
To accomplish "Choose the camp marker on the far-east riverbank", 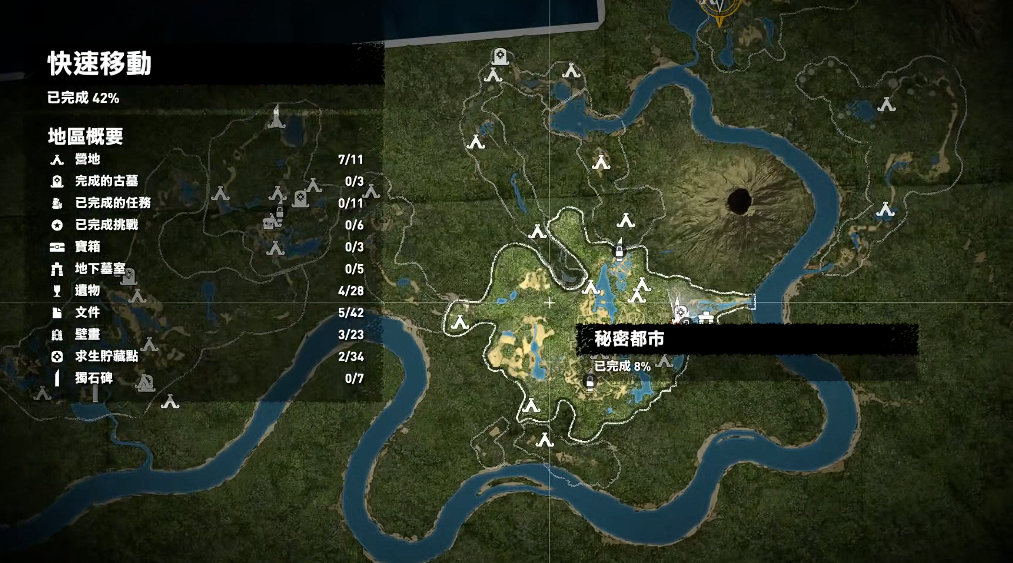I will click(884, 209).
